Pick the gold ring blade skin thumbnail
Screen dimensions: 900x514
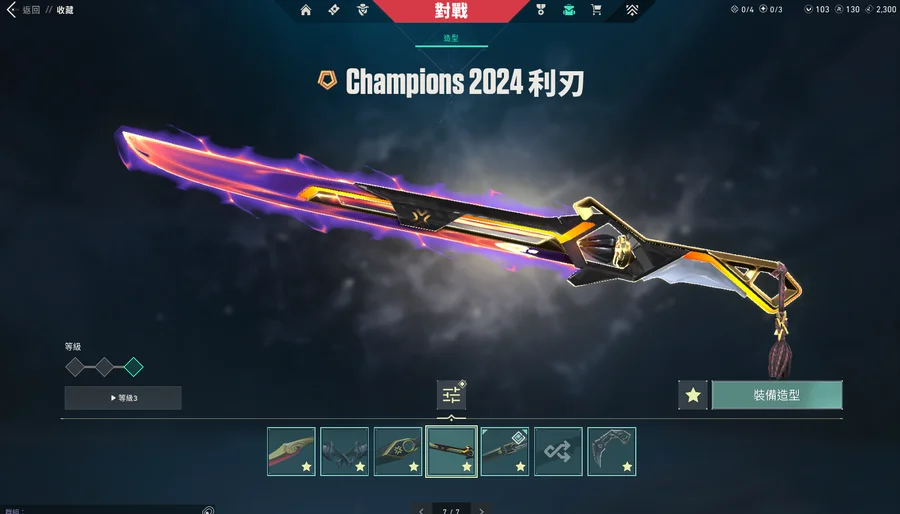398,451
